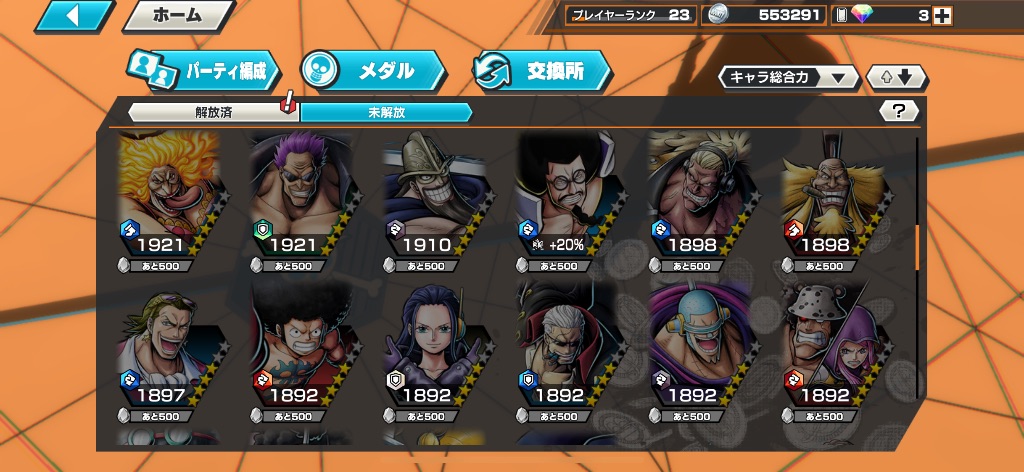Switch to the 解放済 unlocked tab

(213, 112)
